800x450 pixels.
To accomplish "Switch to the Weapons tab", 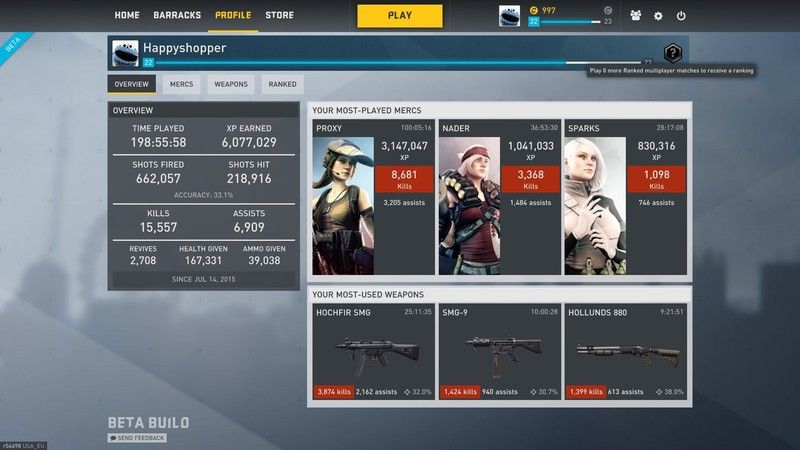I will (x=231, y=85).
